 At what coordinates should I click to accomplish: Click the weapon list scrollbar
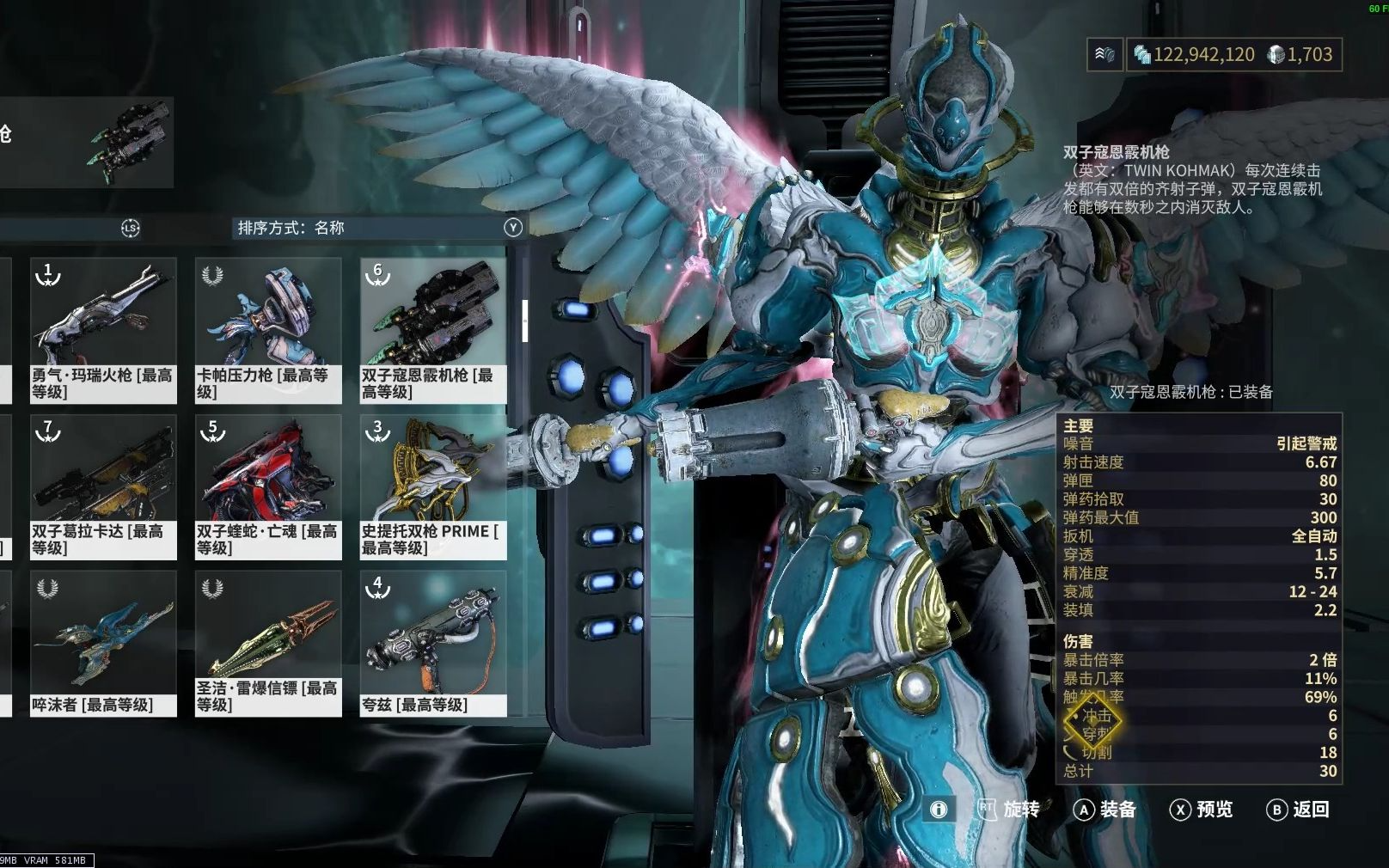tap(524, 320)
